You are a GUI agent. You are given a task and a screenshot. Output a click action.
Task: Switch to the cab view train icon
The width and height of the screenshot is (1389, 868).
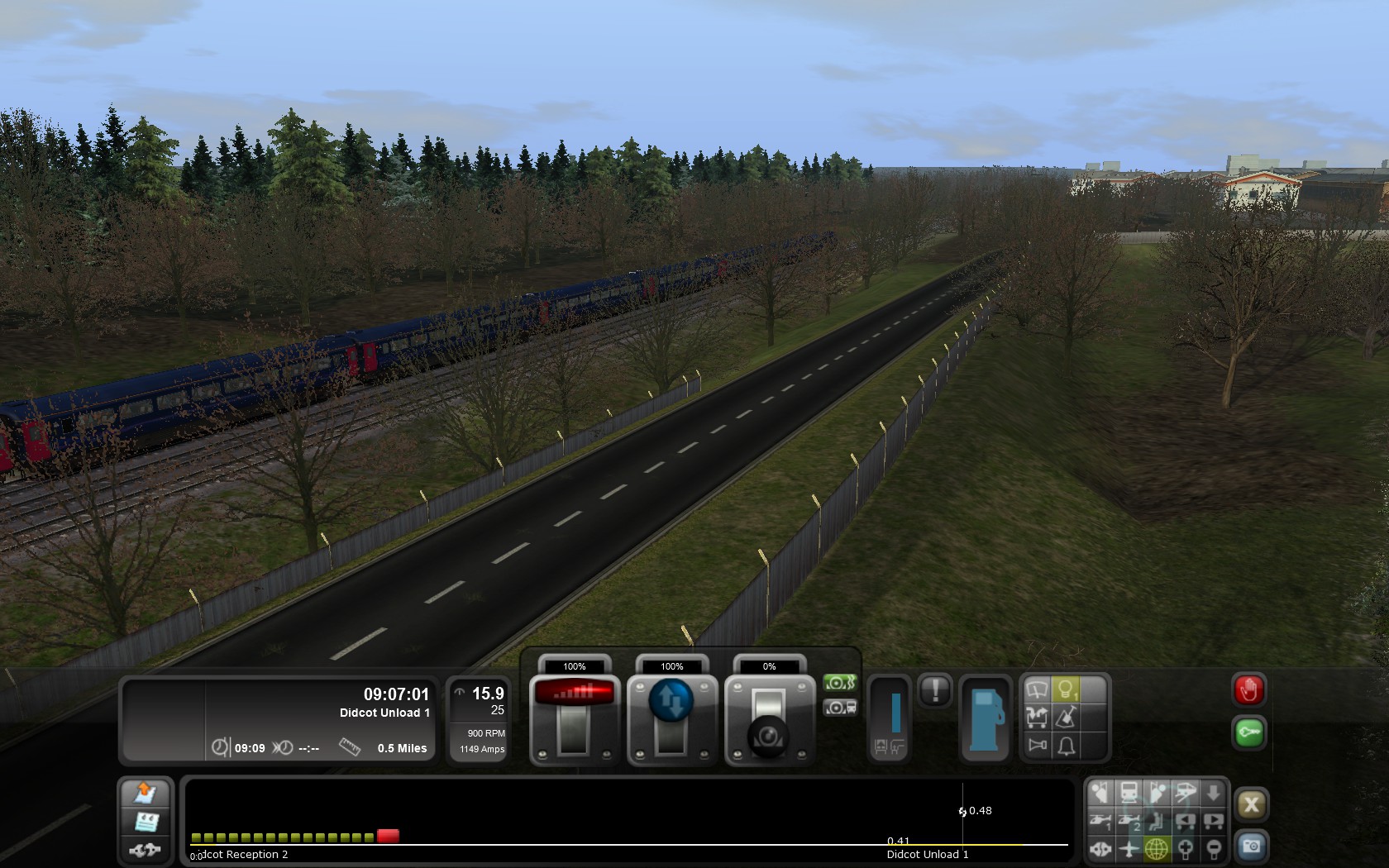(1129, 794)
